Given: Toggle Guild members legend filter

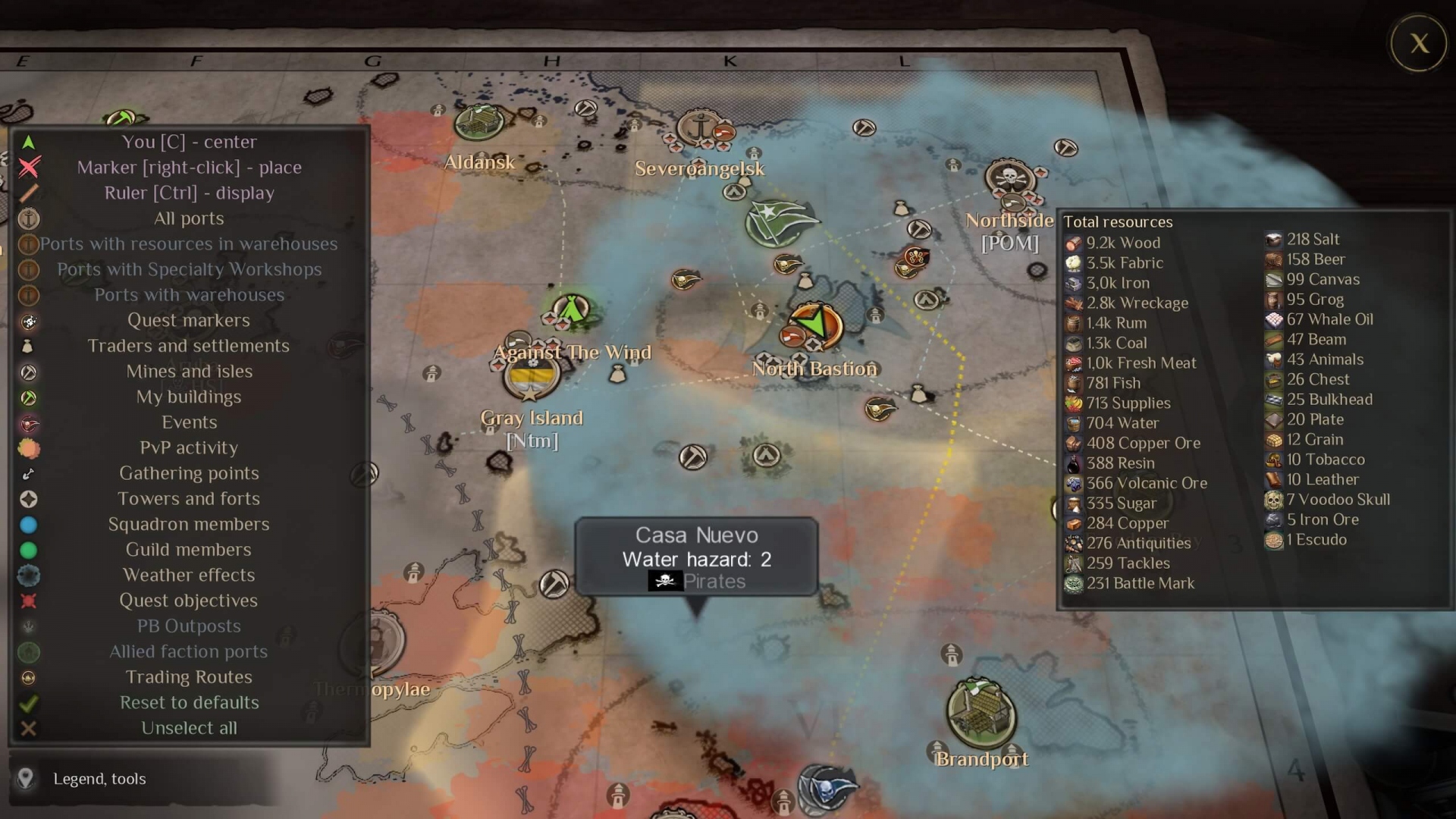Looking at the screenshot, I should pyautogui.click(x=189, y=550).
